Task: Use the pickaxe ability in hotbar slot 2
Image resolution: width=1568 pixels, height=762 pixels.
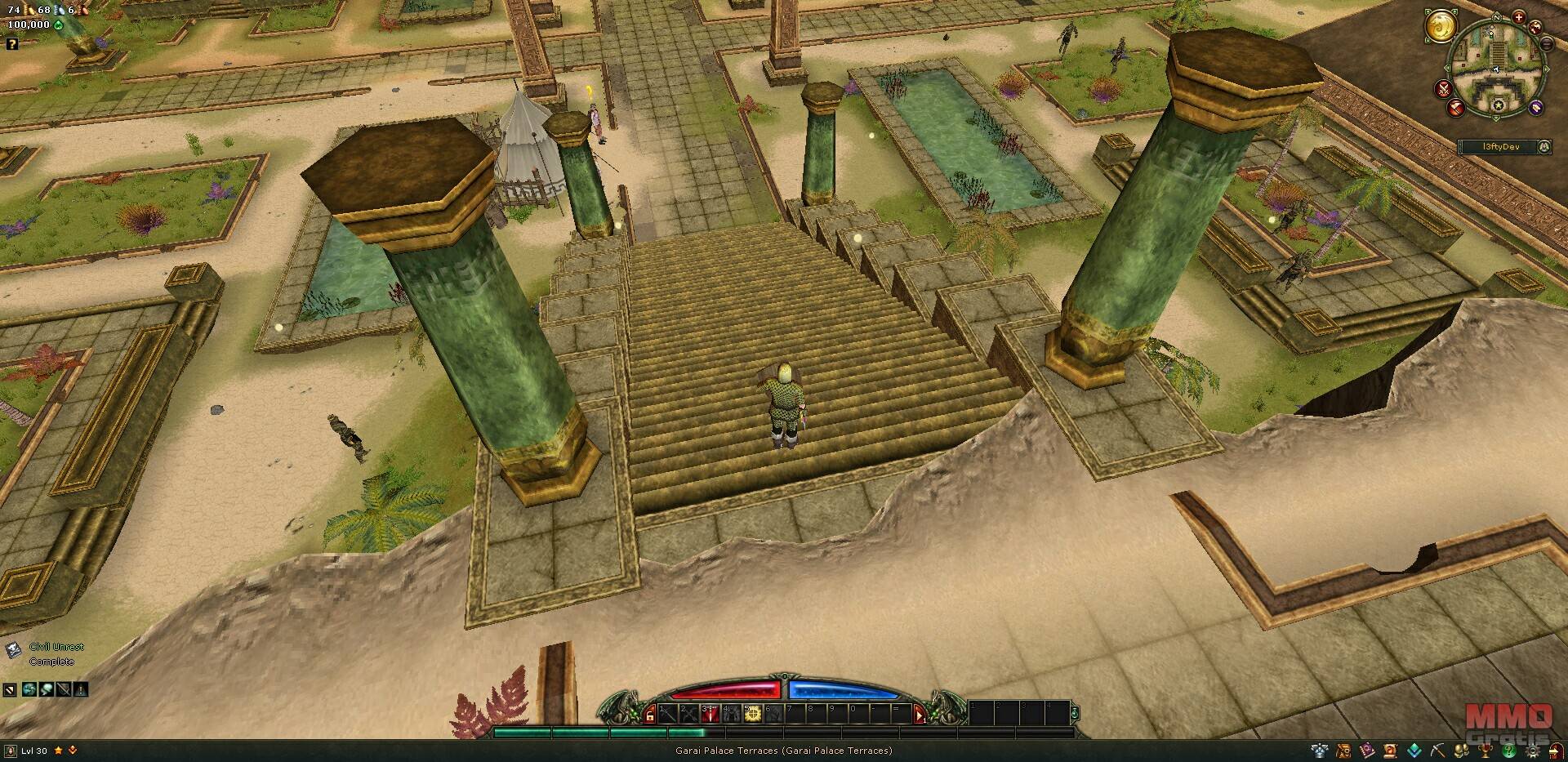Action: point(688,714)
